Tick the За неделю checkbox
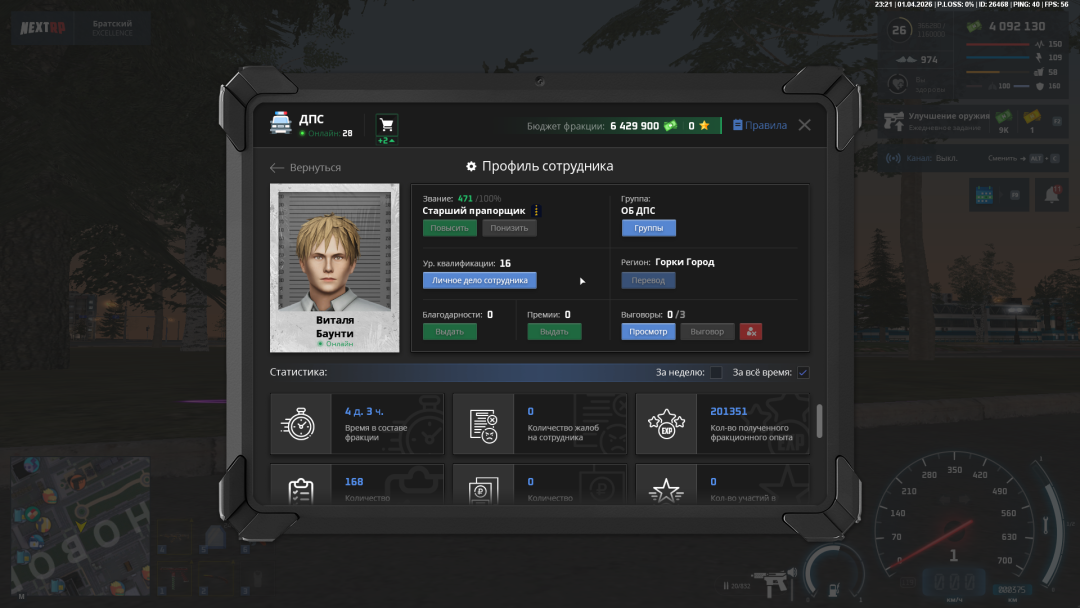The image size is (1080, 608). coord(716,373)
